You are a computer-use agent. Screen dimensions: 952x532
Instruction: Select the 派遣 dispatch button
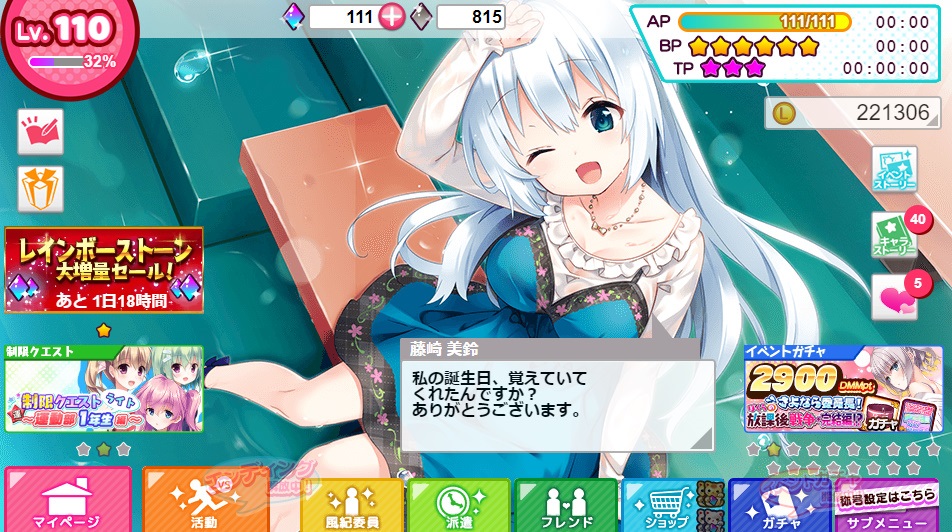458,504
